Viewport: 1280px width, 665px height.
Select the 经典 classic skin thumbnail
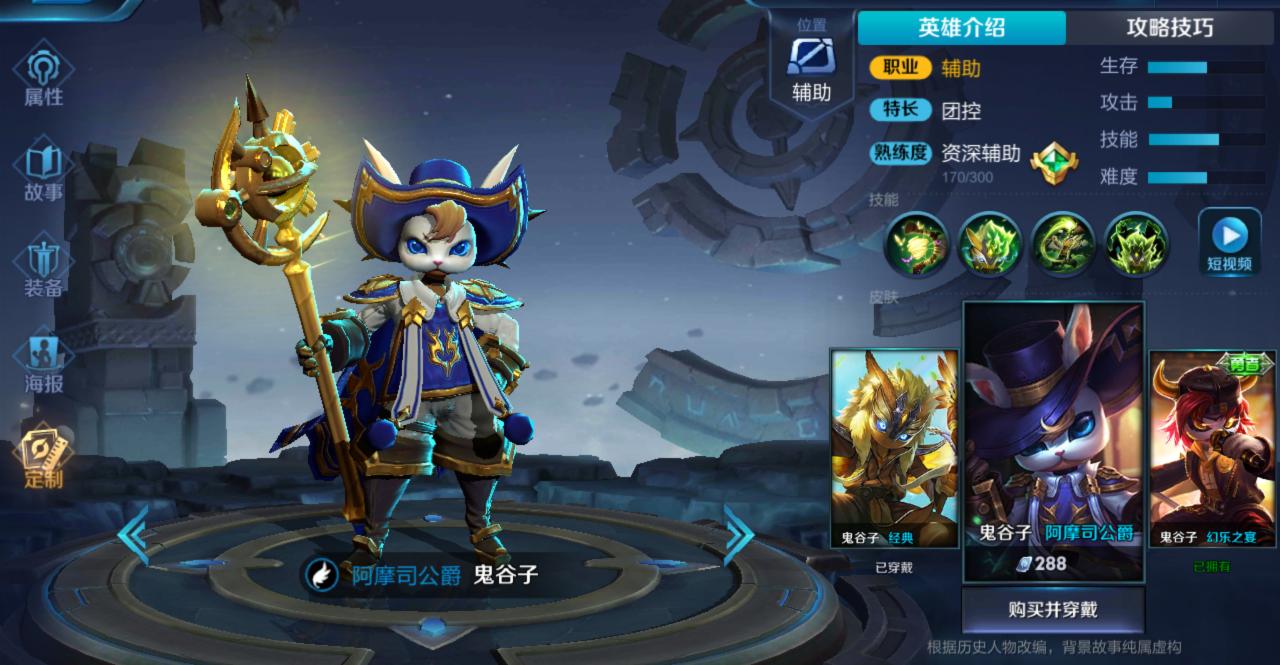tap(894, 448)
